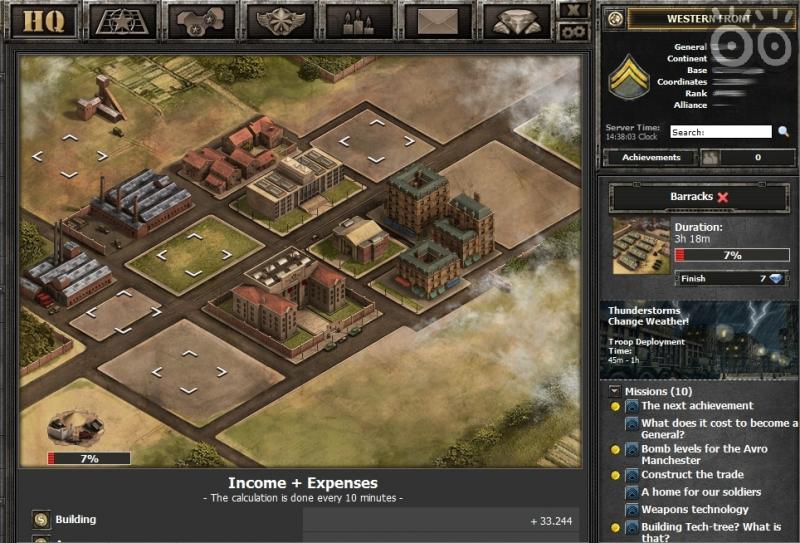The image size is (800, 543).
Task: Cancel the Barracks construction with red X
Action: 723,197
